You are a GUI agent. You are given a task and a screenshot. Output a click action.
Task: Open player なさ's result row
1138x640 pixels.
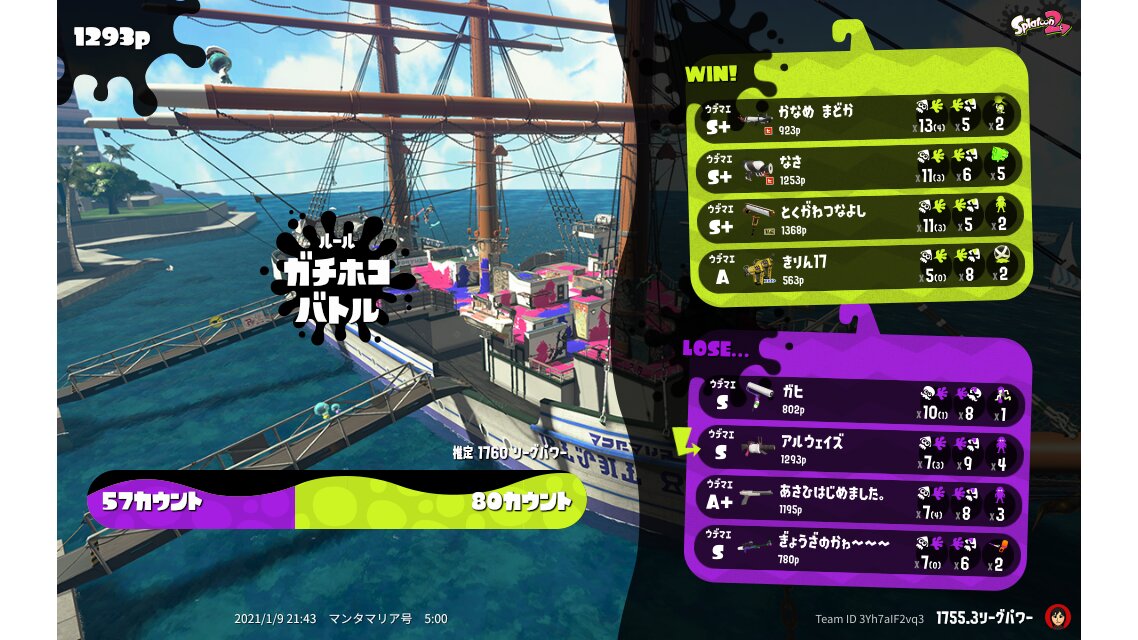[858, 166]
